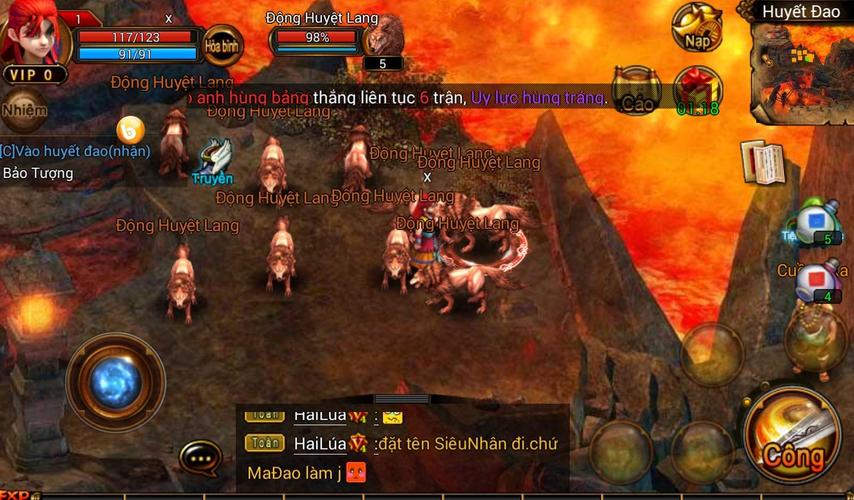Open the Huyết Đao minimap

click(x=800, y=55)
